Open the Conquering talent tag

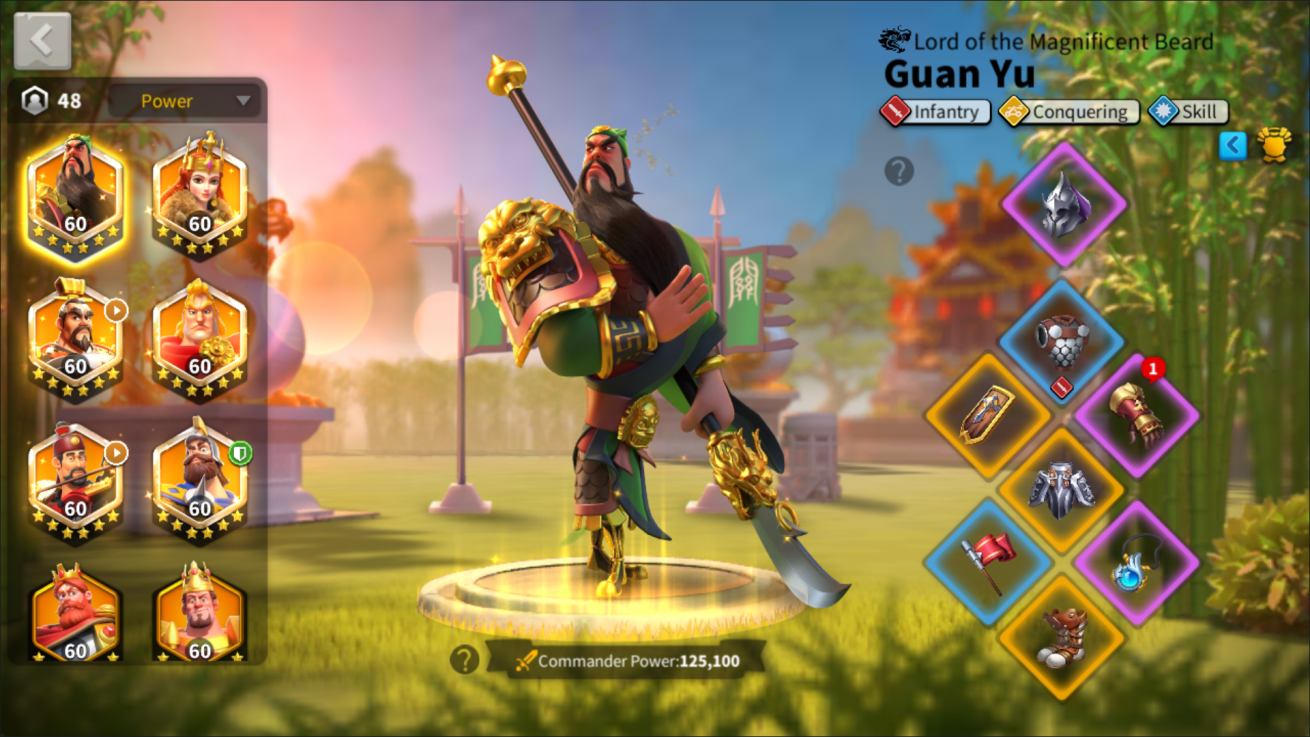click(1069, 111)
